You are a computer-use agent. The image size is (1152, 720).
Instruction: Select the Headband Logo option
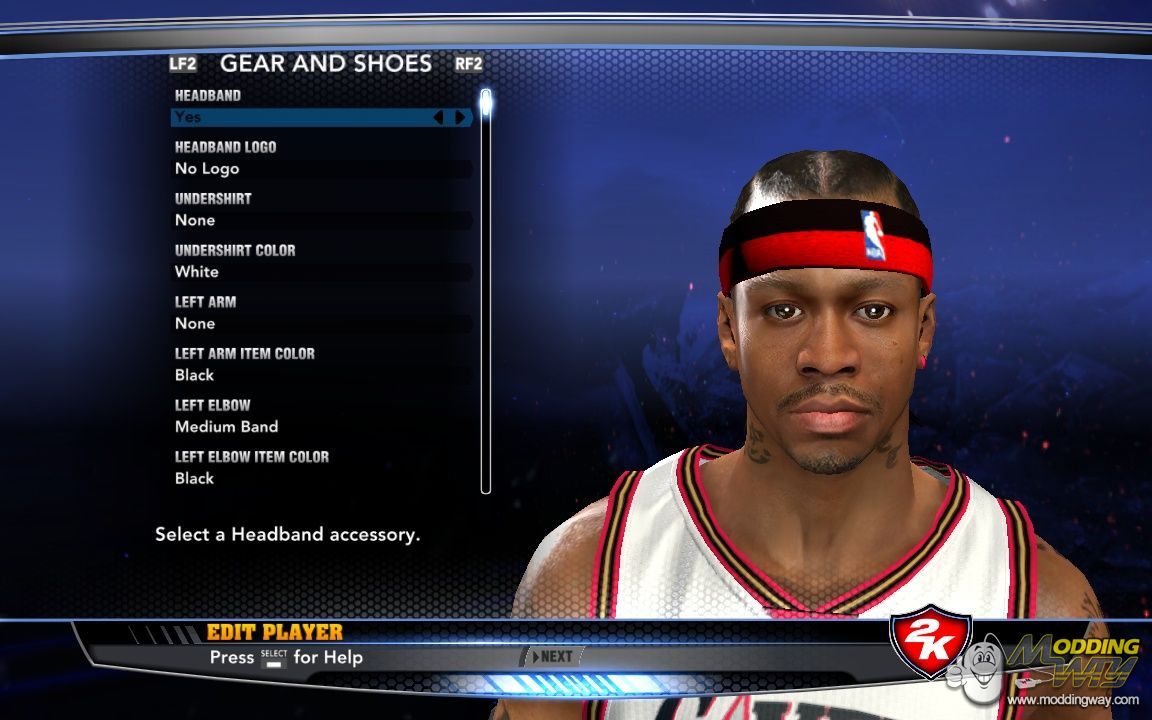(320, 169)
